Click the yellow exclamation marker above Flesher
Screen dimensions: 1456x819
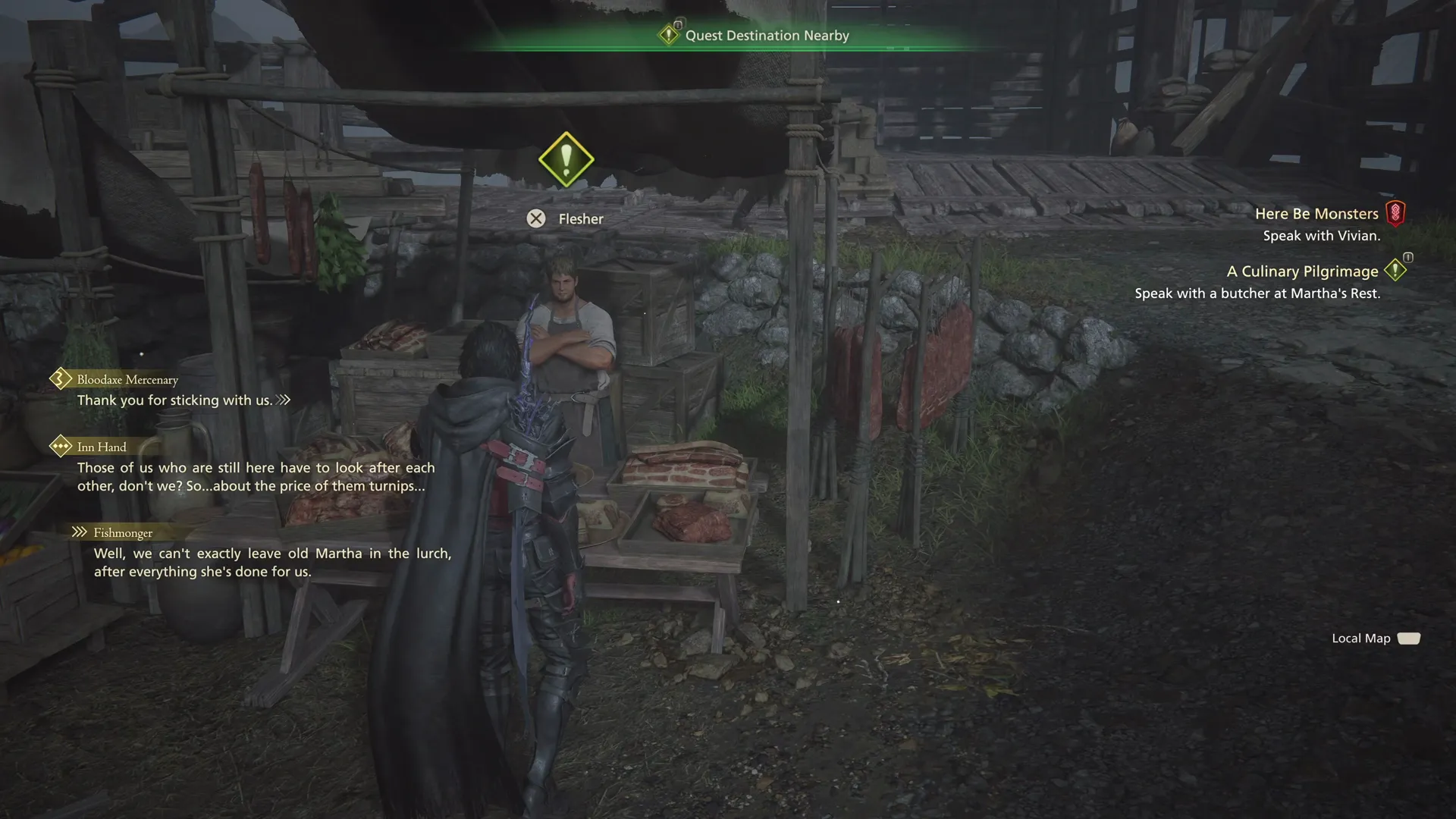[x=566, y=159]
